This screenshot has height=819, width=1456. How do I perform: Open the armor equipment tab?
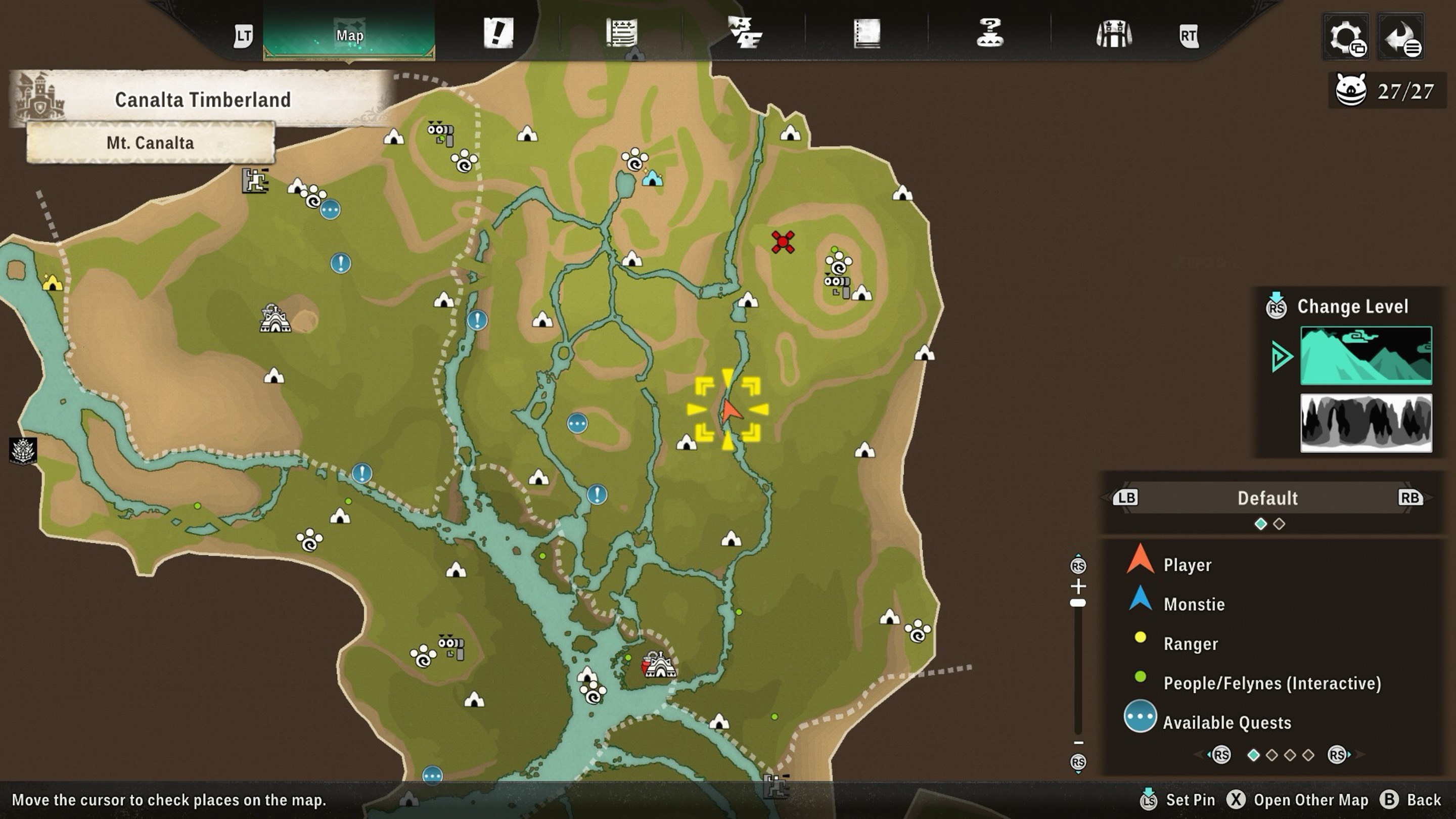tap(1113, 34)
